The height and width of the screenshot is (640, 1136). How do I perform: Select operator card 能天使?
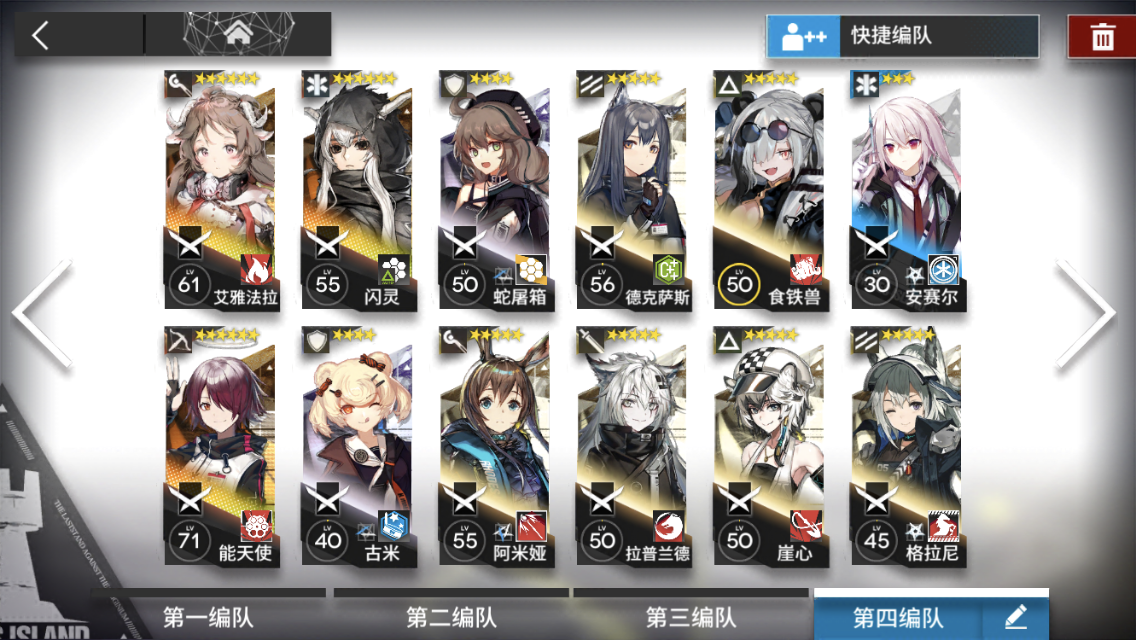pos(219,445)
